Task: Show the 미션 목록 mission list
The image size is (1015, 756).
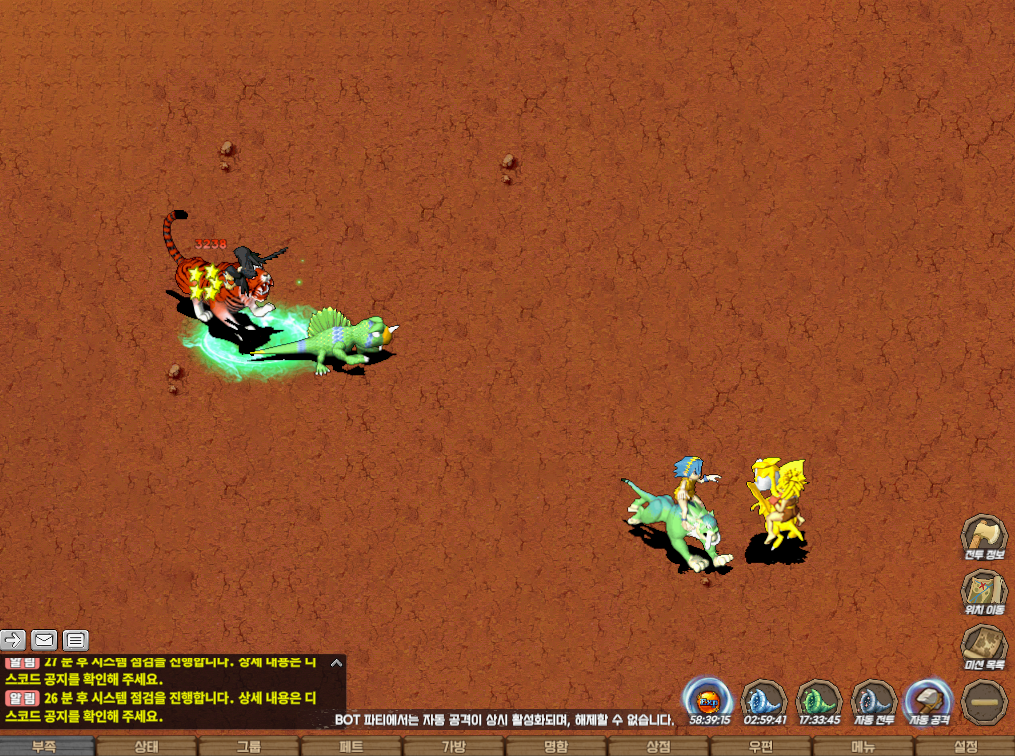Action: coord(984,647)
